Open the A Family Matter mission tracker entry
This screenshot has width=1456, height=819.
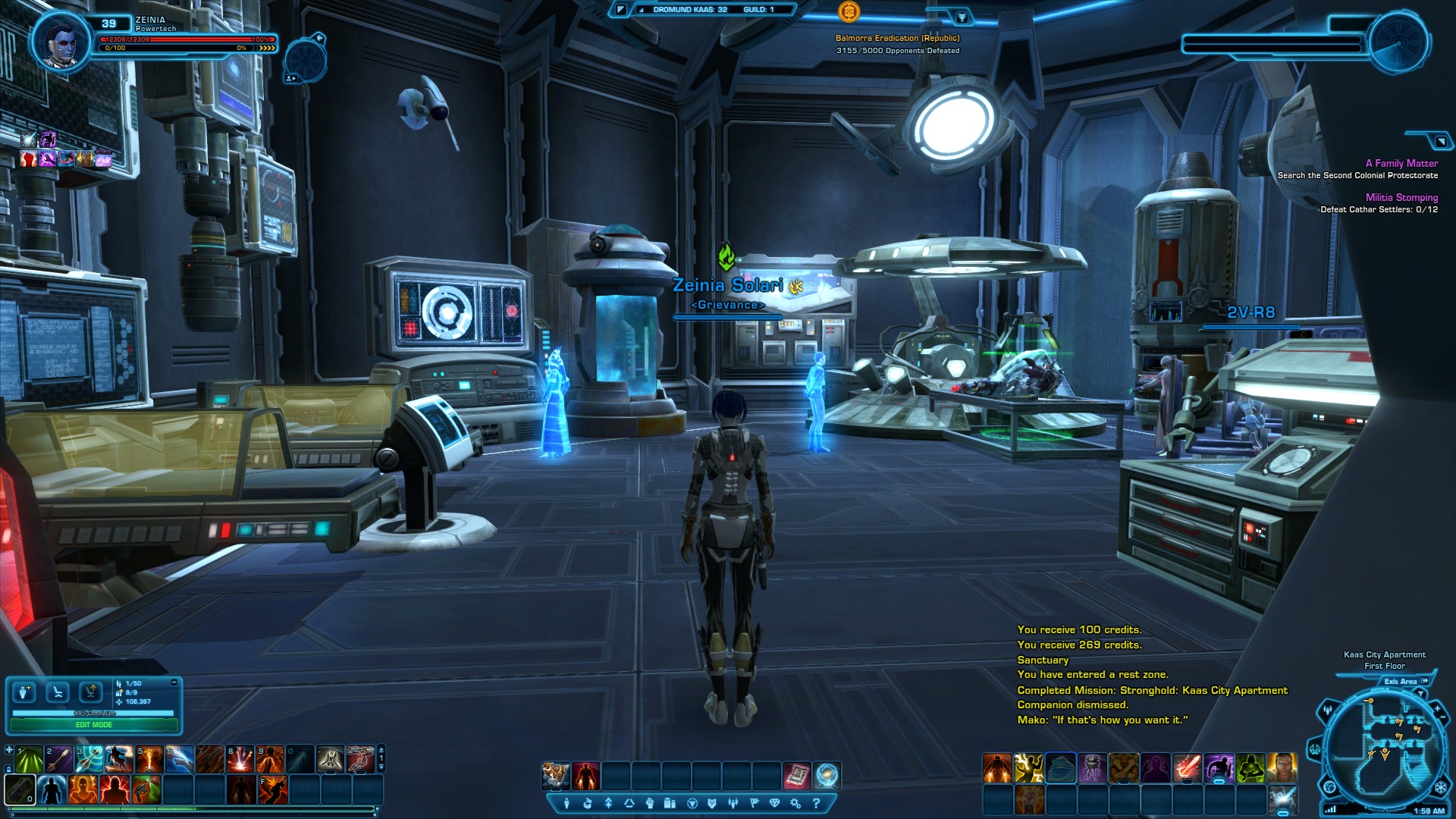point(1401,163)
